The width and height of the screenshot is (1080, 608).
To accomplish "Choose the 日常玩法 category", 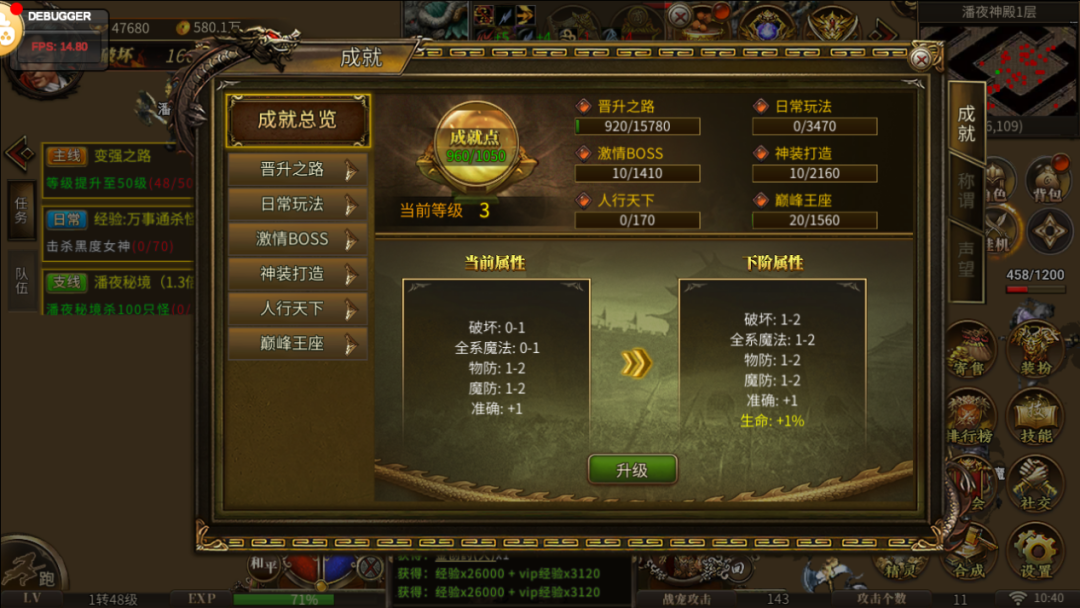I will pyautogui.click(x=297, y=205).
